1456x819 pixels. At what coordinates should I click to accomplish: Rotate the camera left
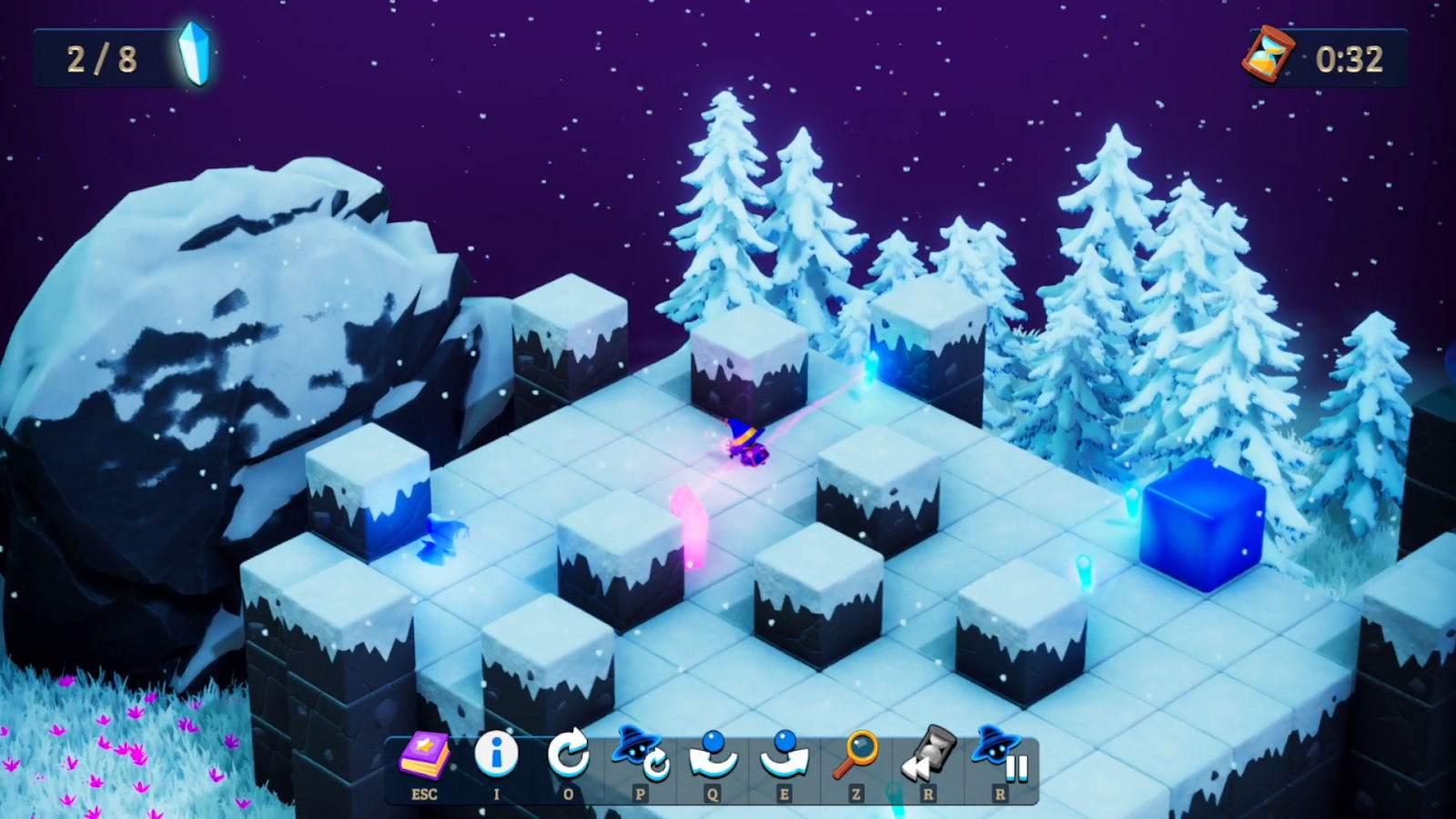coord(712,755)
